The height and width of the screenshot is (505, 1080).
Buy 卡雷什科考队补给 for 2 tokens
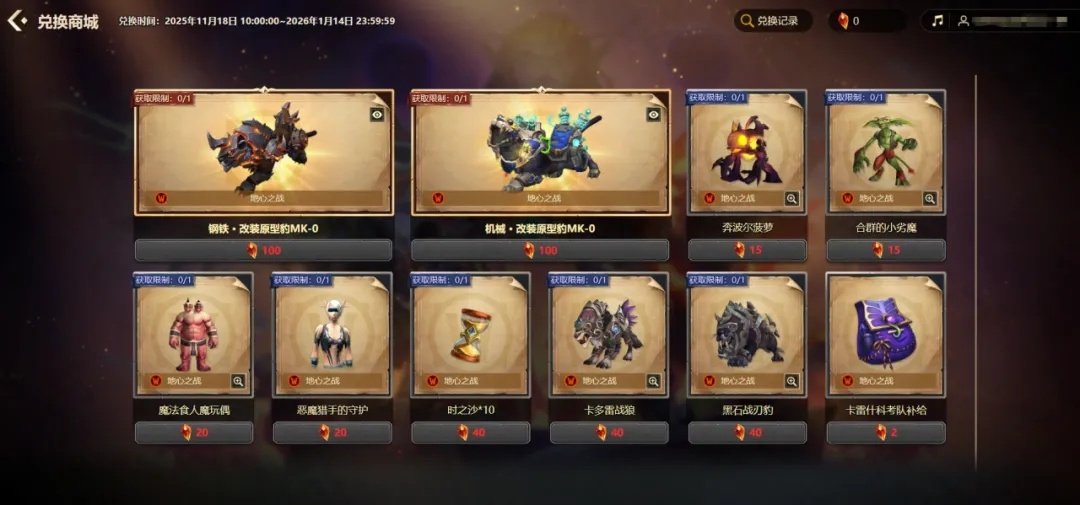point(885,433)
